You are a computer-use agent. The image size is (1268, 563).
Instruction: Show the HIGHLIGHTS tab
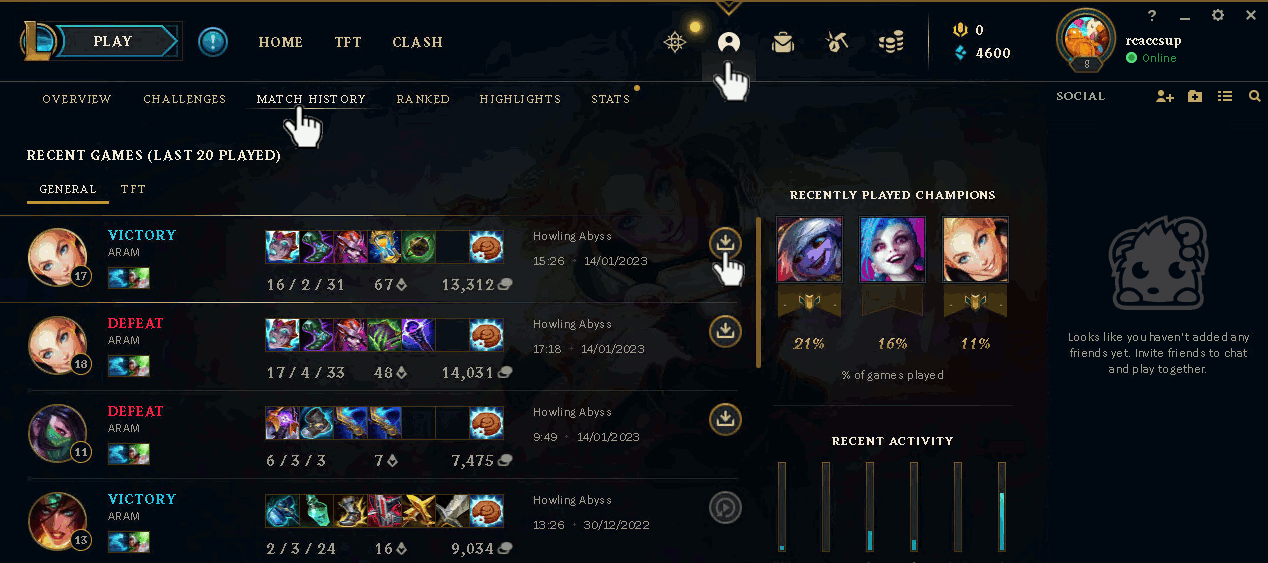point(520,99)
